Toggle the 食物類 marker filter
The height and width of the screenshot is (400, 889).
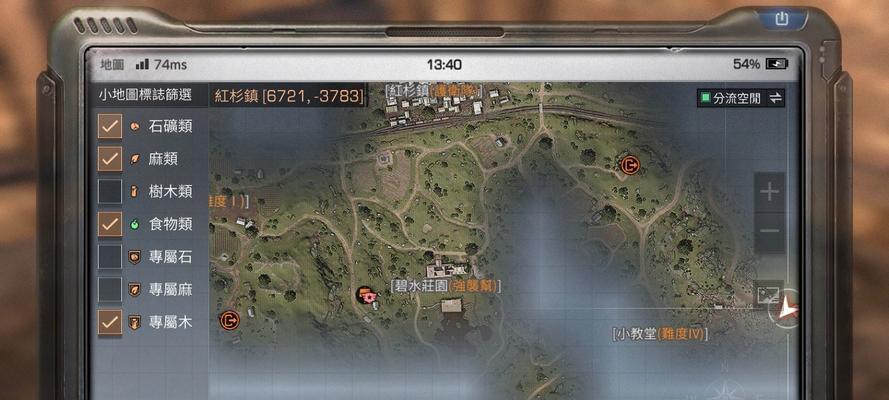110,224
